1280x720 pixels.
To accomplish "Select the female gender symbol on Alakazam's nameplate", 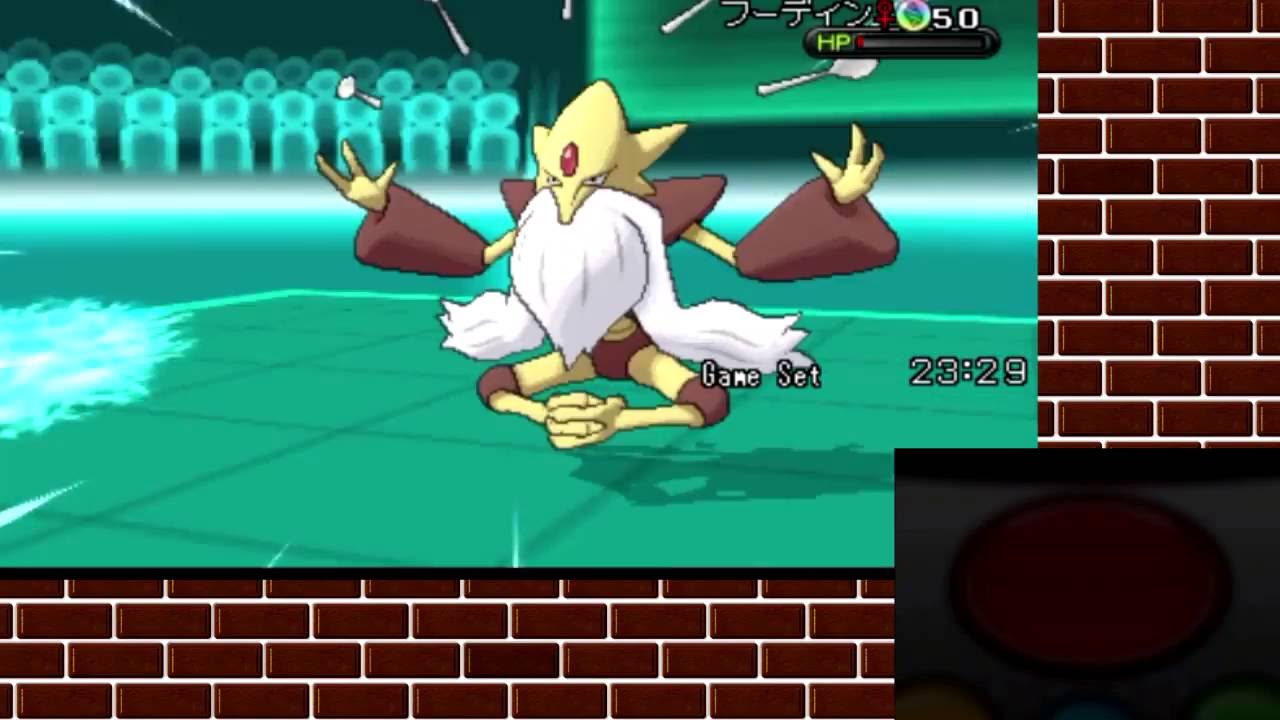I will tap(885, 15).
